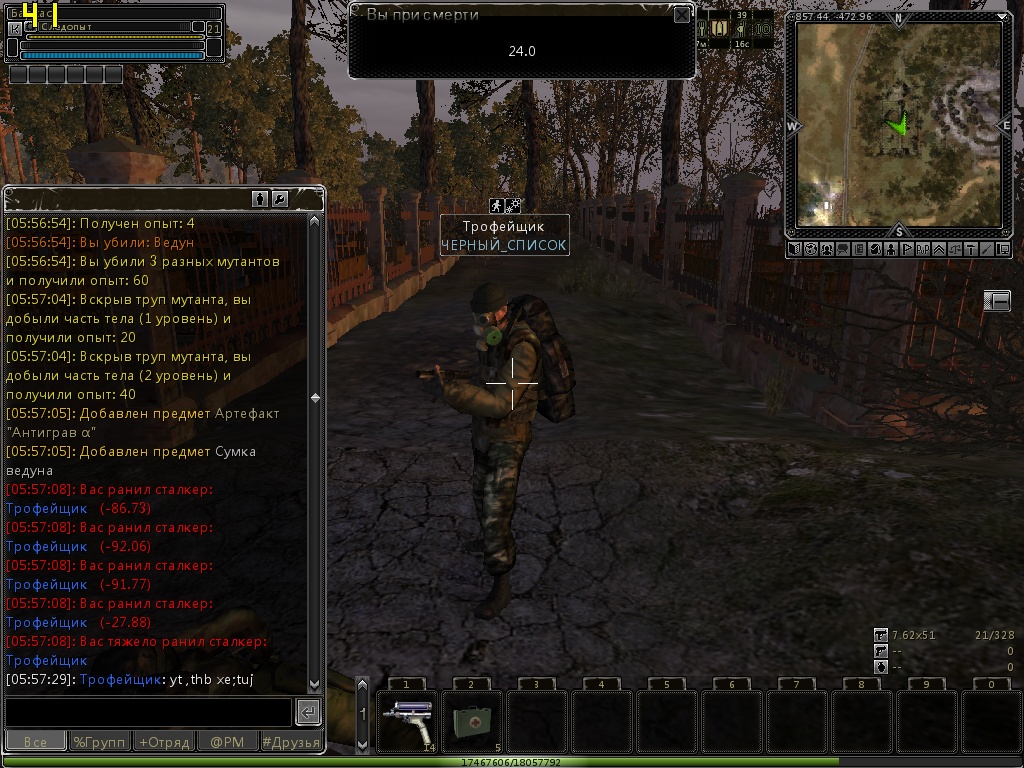
Task: Use the medkit in hotbar slot 2
Action: [472, 720]
